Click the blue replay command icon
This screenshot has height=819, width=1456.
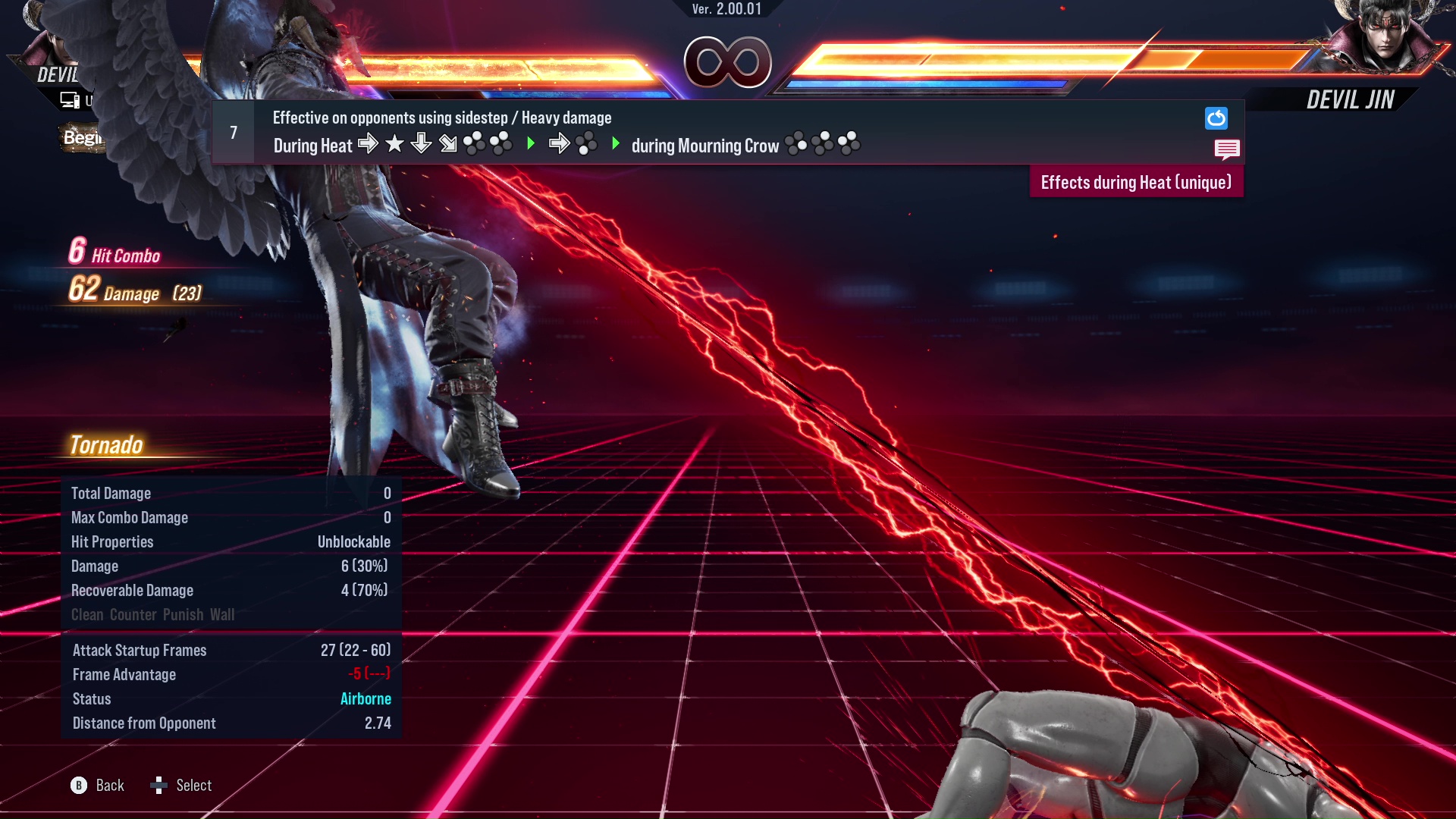click(1216, 118)
